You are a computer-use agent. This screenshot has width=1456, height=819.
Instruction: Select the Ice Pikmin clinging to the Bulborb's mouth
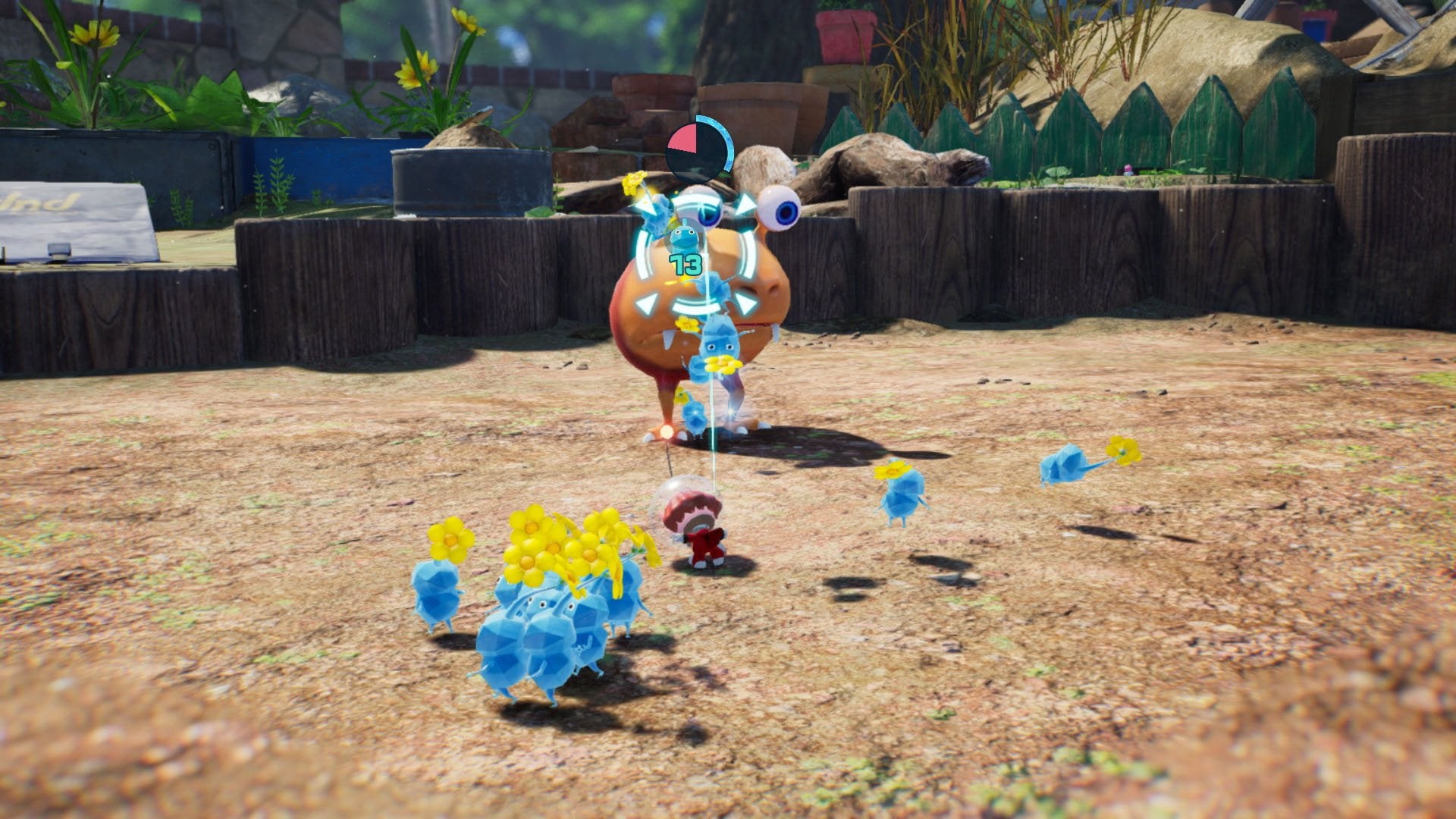point(720,347)
